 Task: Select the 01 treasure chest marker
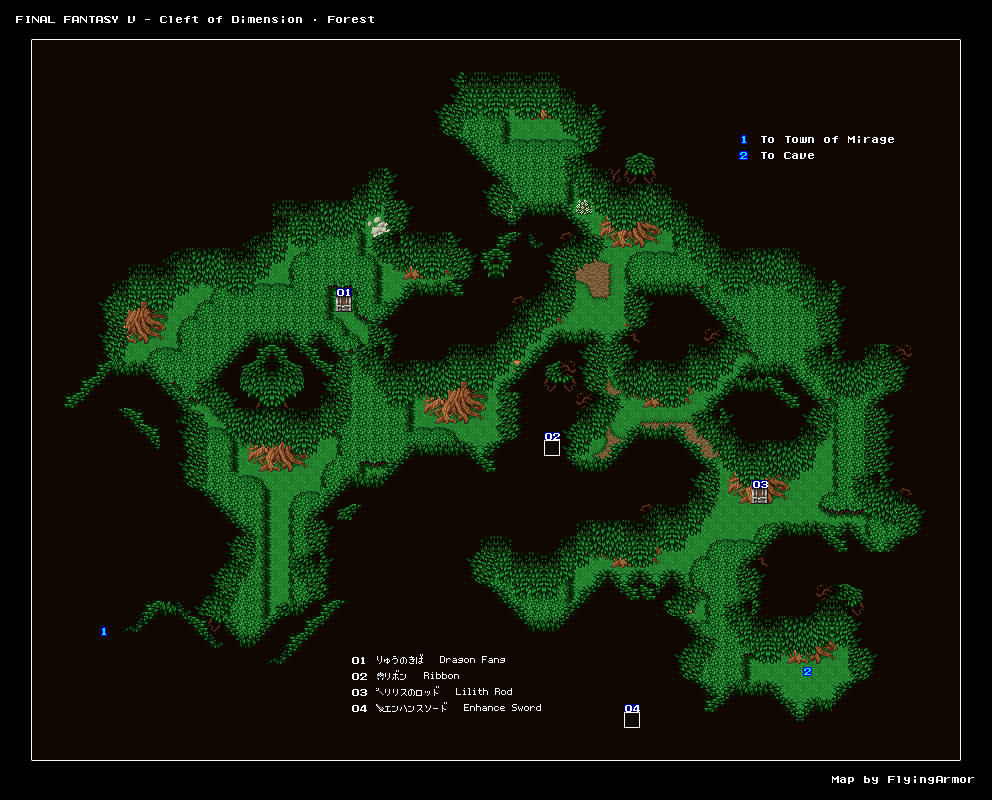343,303
